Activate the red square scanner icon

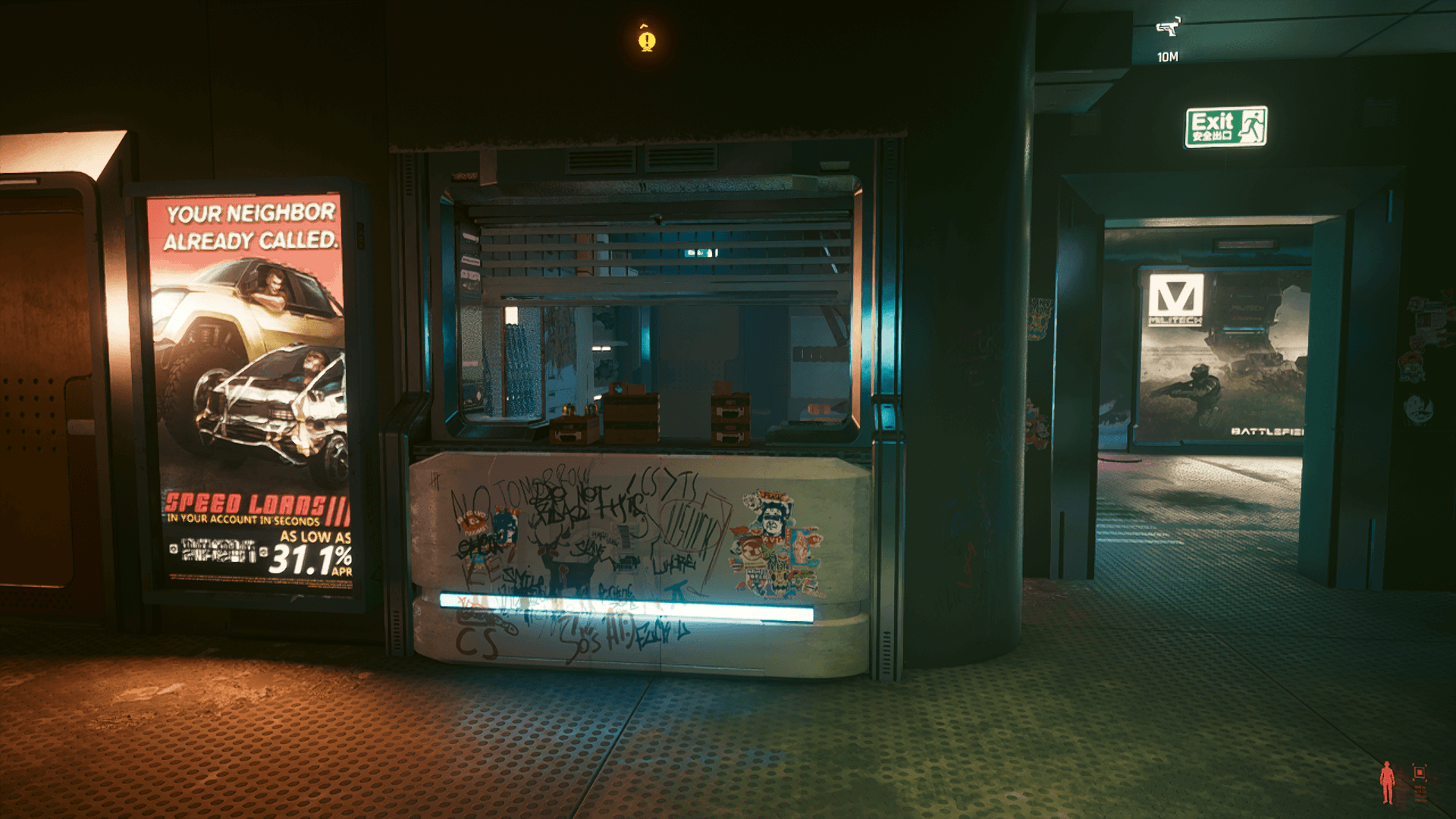1420,773
